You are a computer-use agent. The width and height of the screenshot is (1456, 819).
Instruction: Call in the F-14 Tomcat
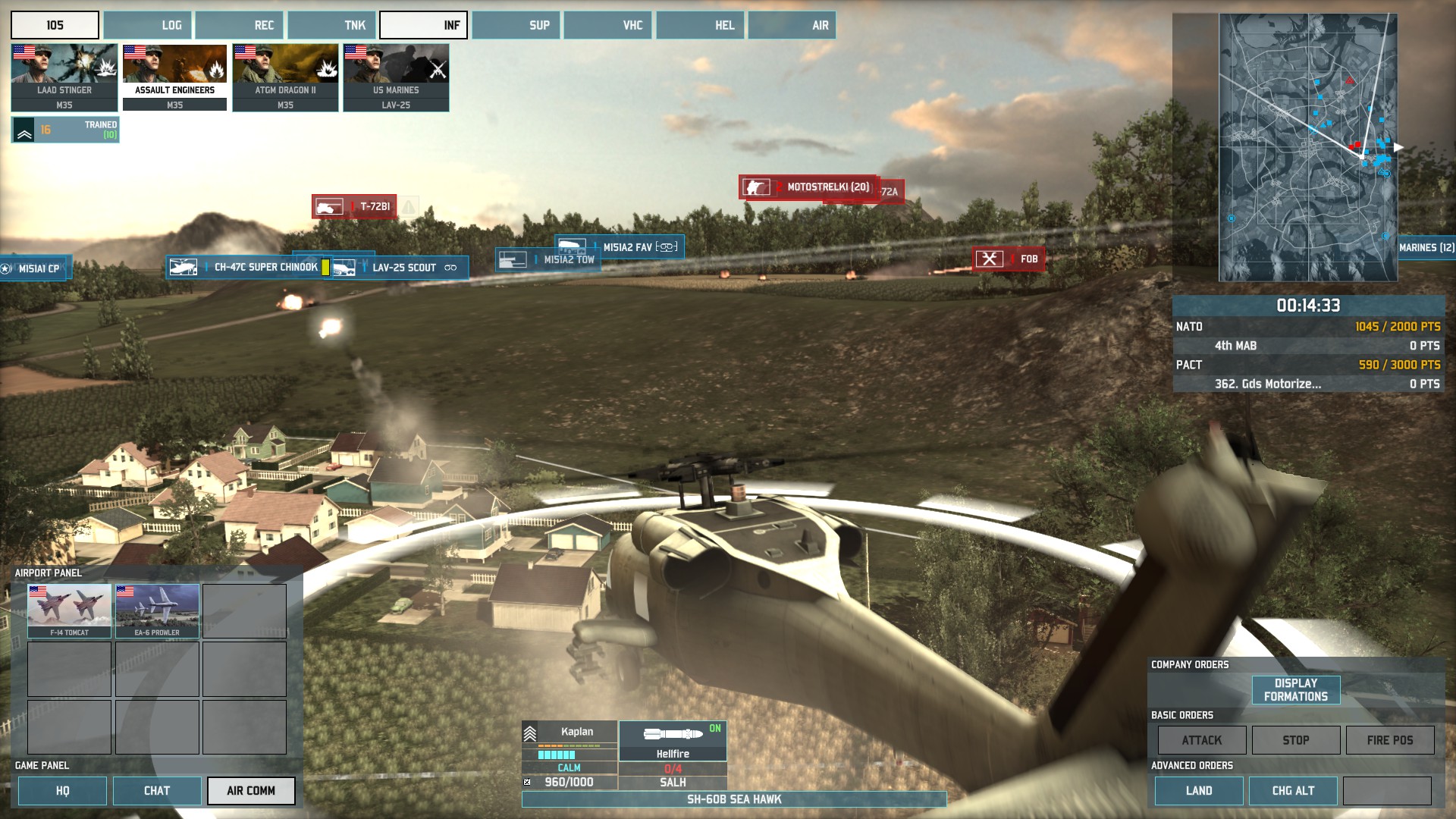click(x=70, y=610)
